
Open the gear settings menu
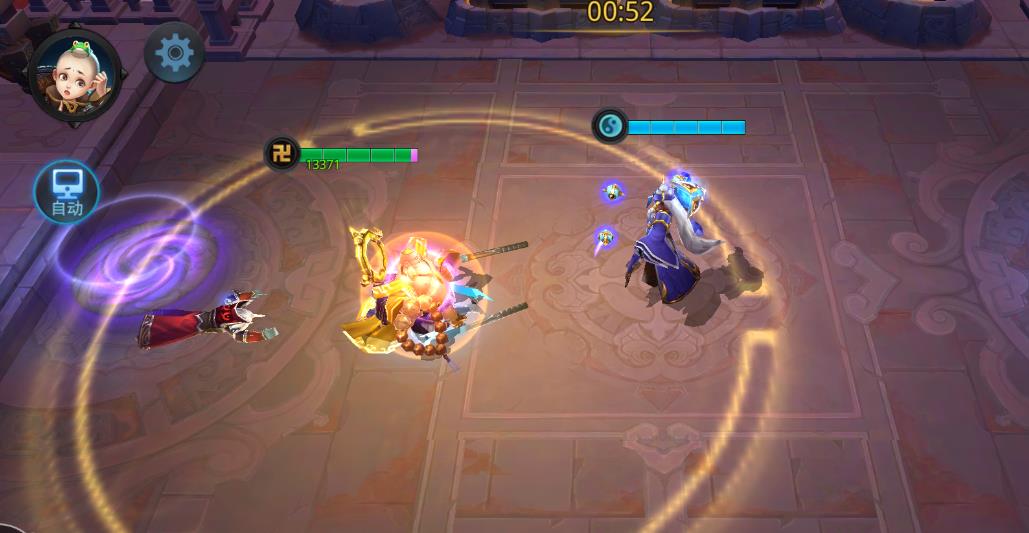(x=175, y=52)
